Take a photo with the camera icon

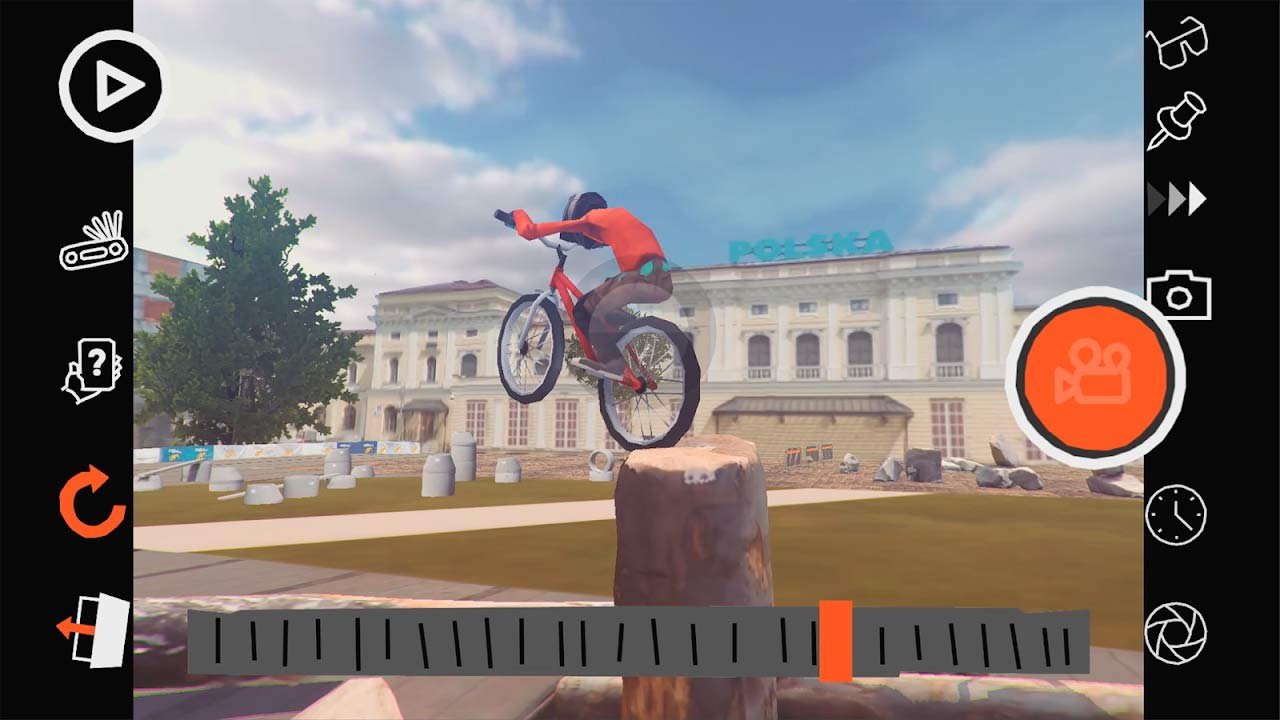[x=1178, y=294]
